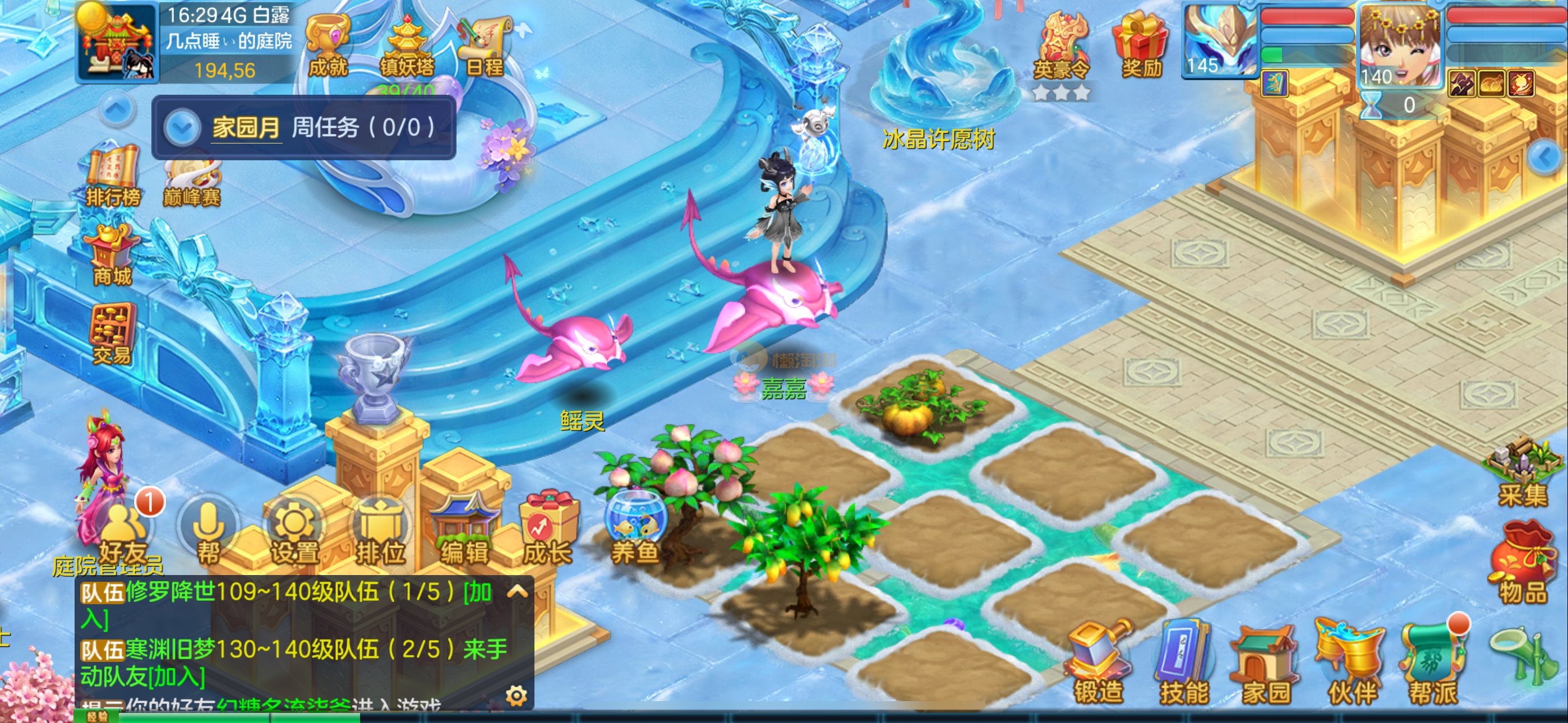1568x723 pixels.
Task: Open the 英豪令 pass icon
Action: point(1061,48)
